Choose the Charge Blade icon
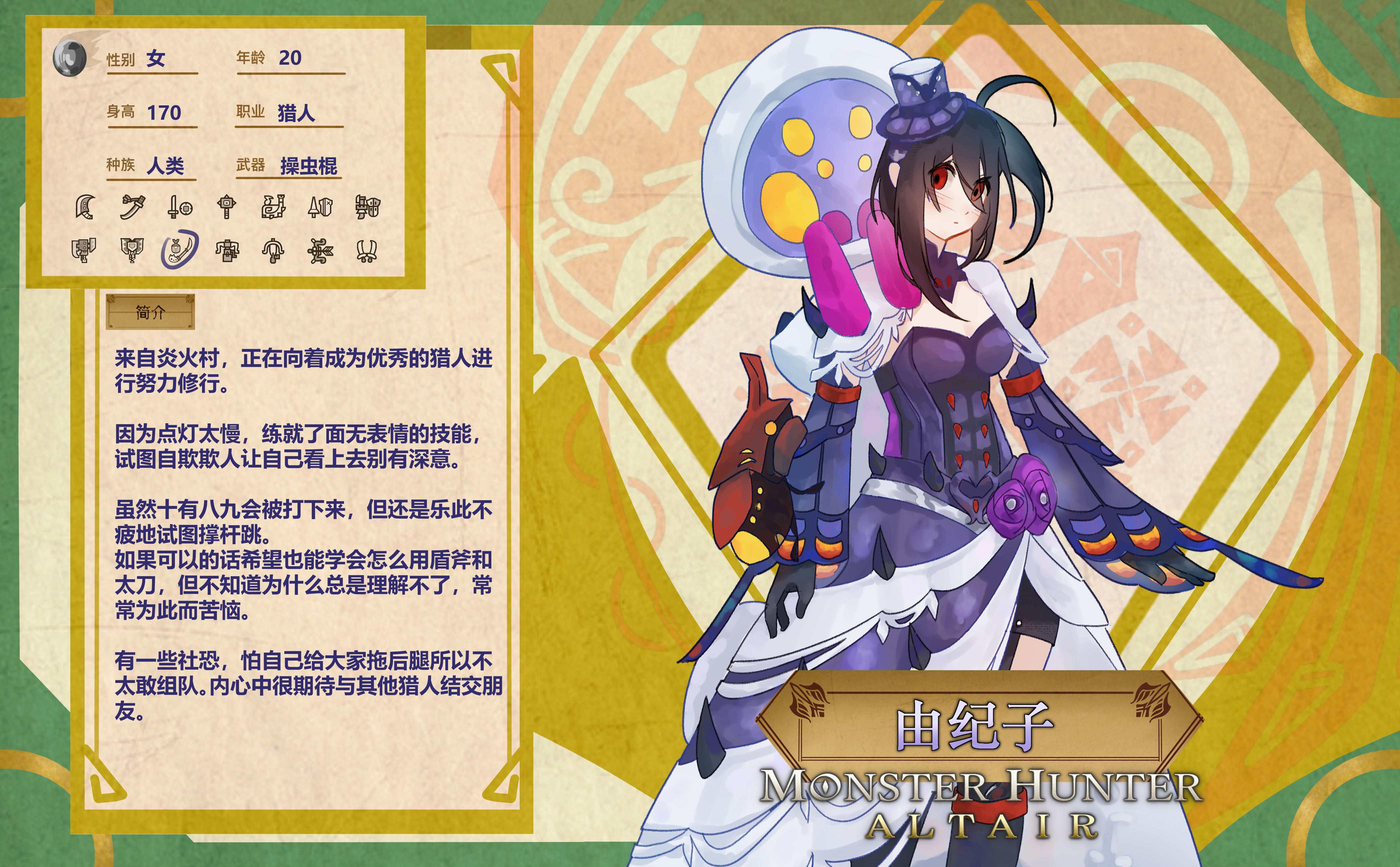 pyautogui.click(x=132, y=250)
